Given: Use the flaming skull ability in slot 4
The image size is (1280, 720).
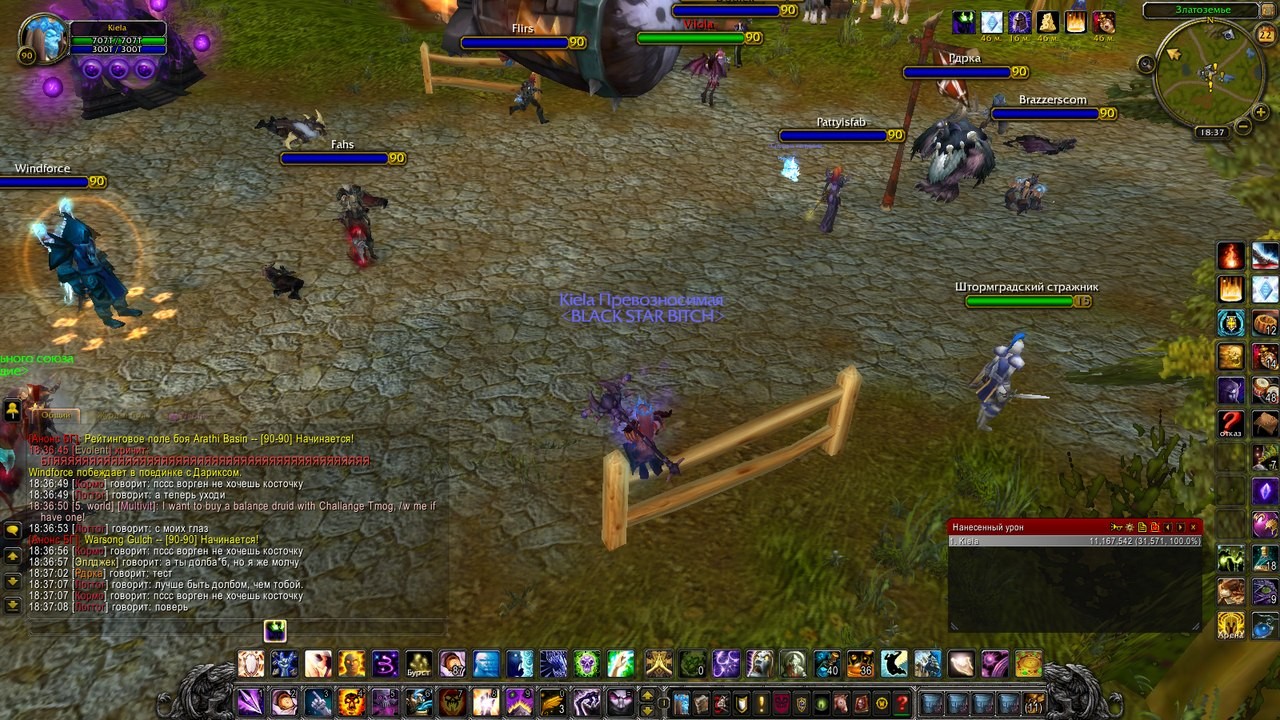Looking at the screenshot, I should (351, 702).
